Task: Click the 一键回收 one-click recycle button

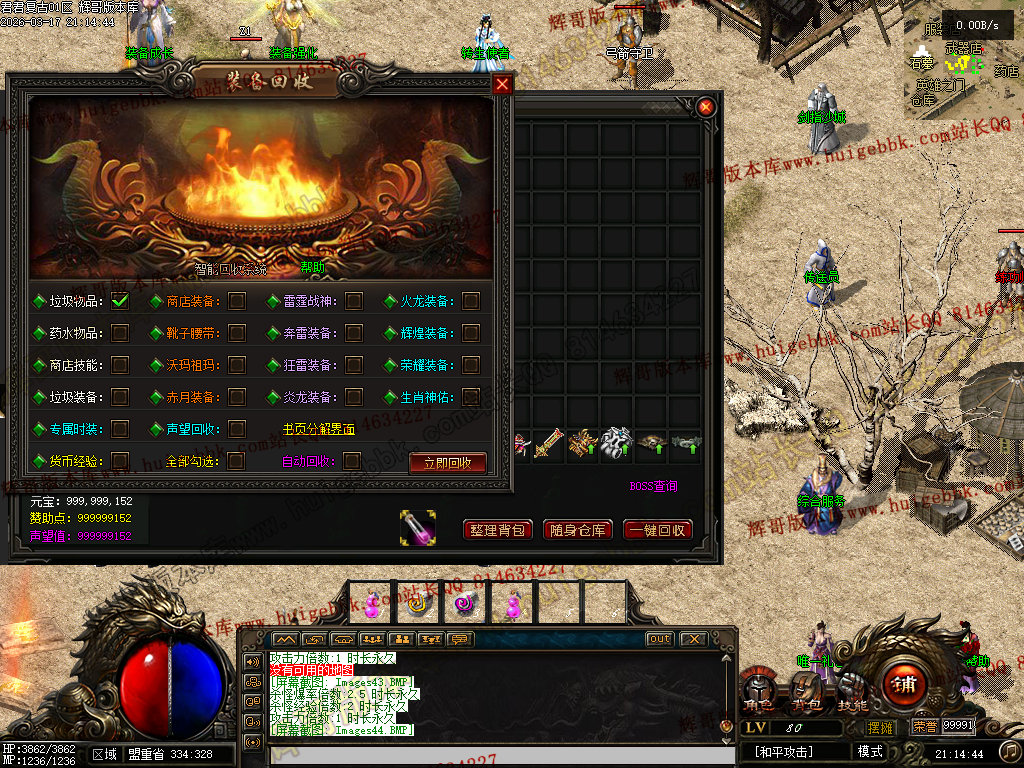Action: point(657,530)
